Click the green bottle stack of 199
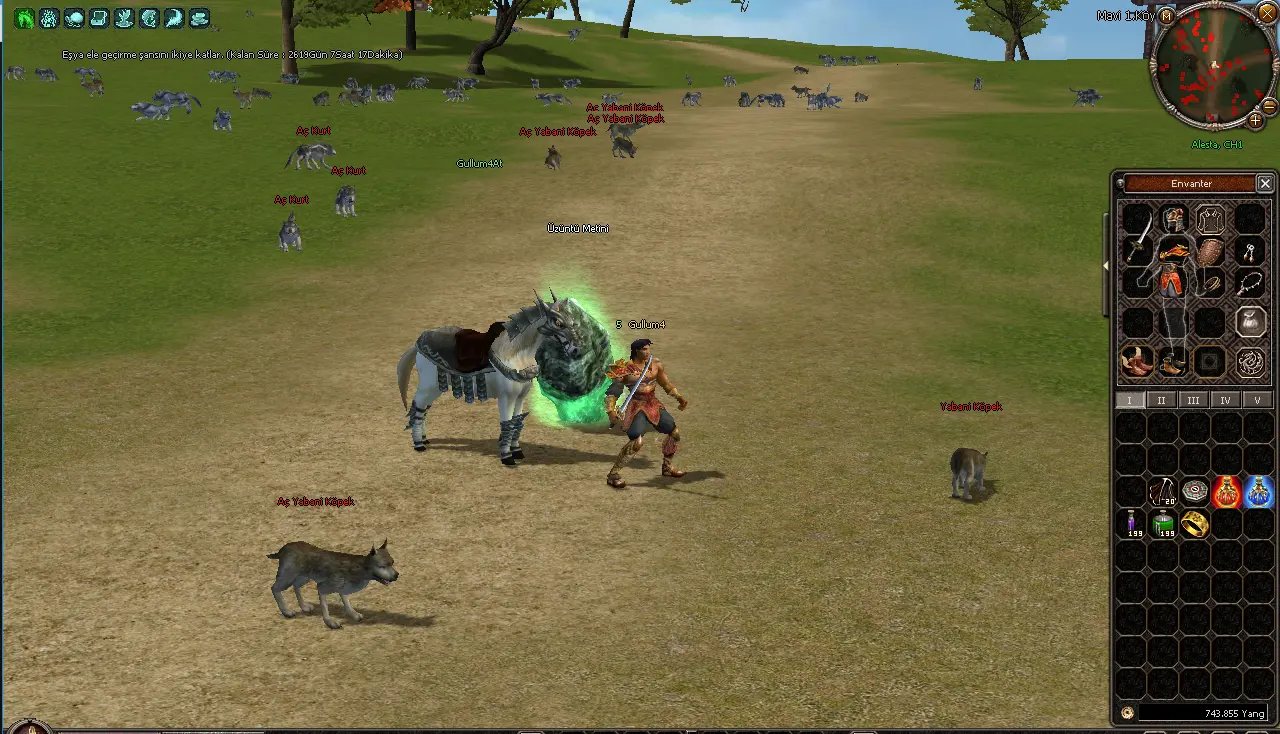Screen dimensions: 1280x734 [1163, 523]
